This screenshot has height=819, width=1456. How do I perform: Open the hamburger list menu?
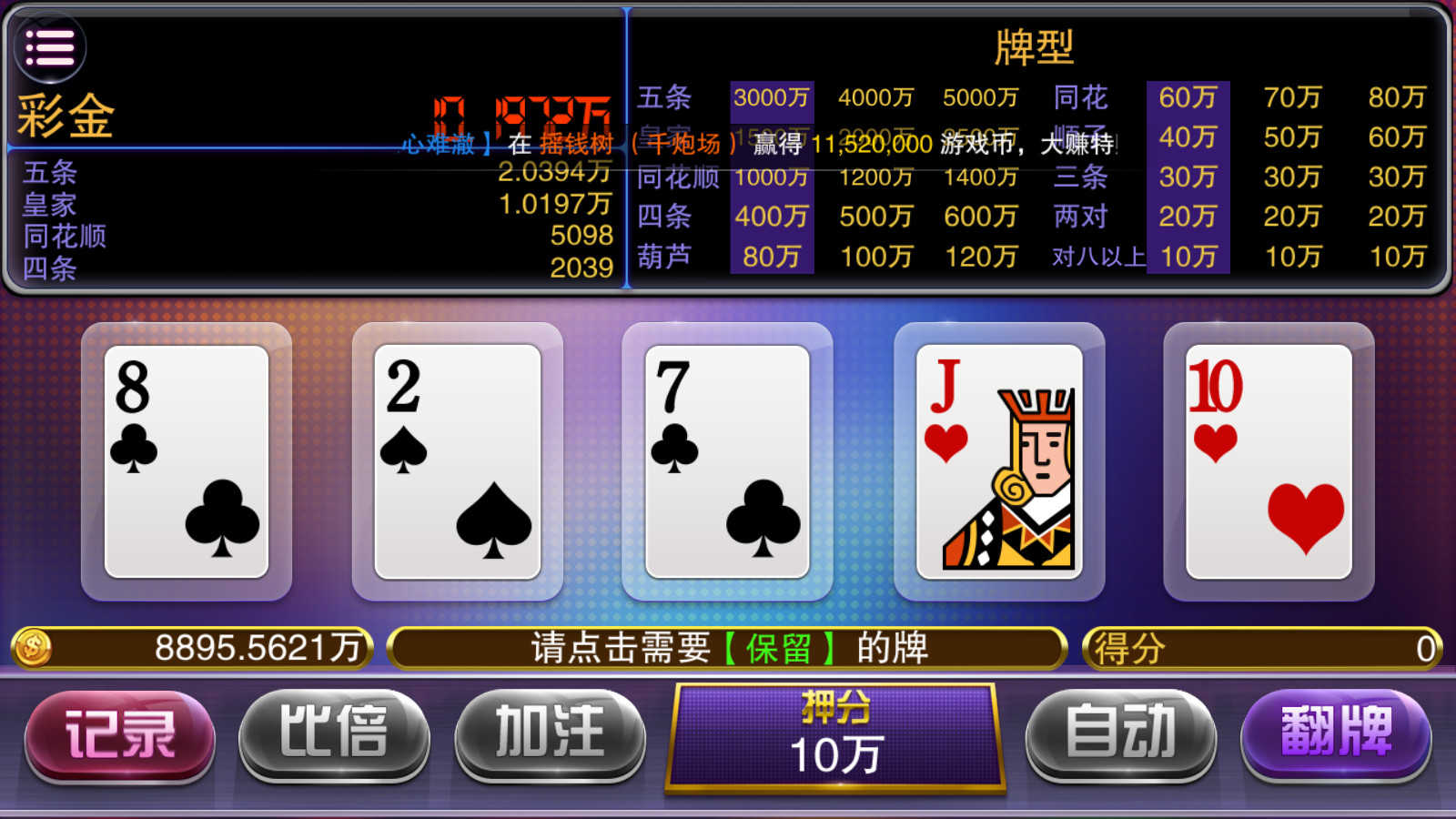click(x=50, y=47)
